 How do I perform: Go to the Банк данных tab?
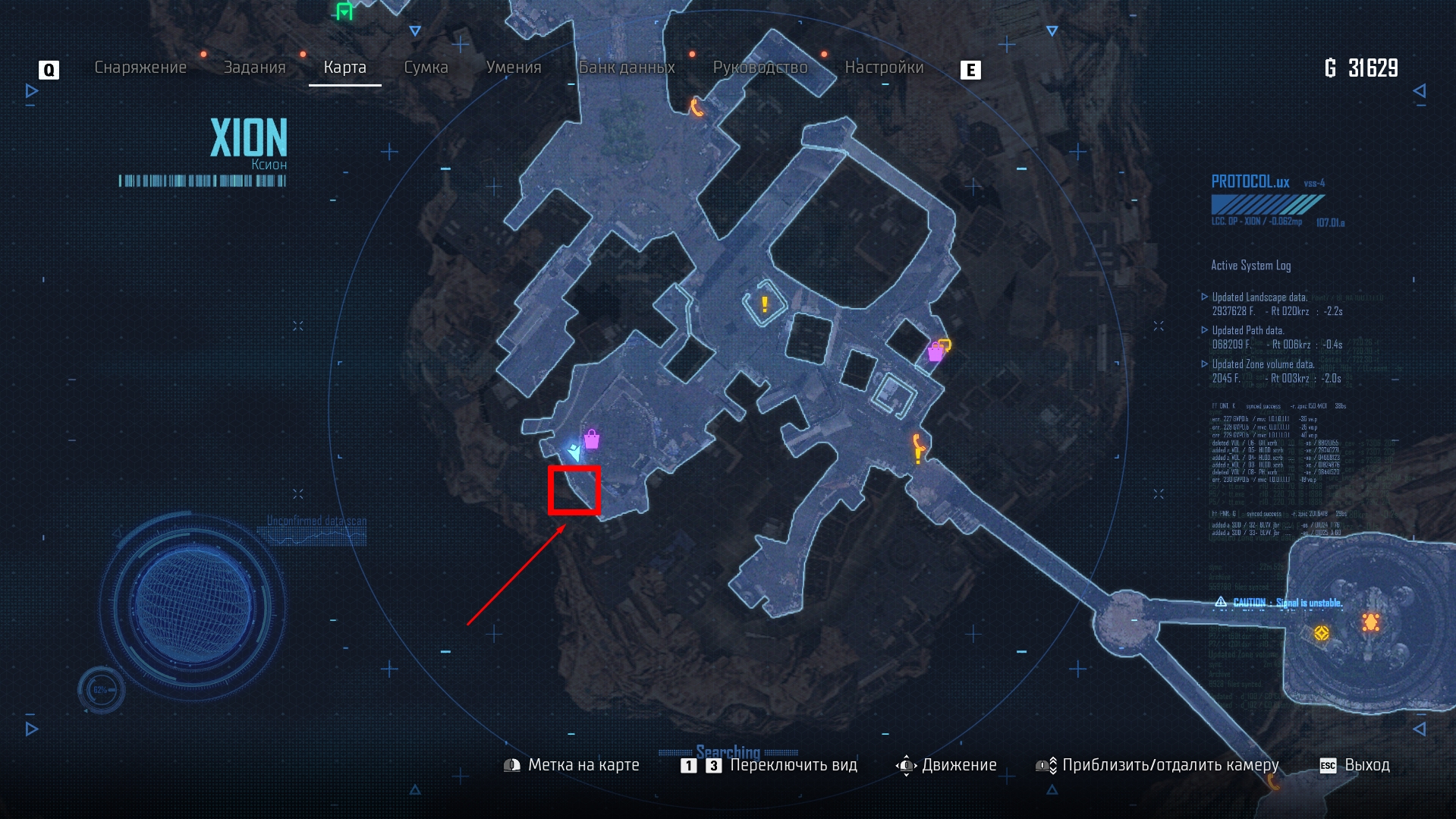(x=627, y=68)
